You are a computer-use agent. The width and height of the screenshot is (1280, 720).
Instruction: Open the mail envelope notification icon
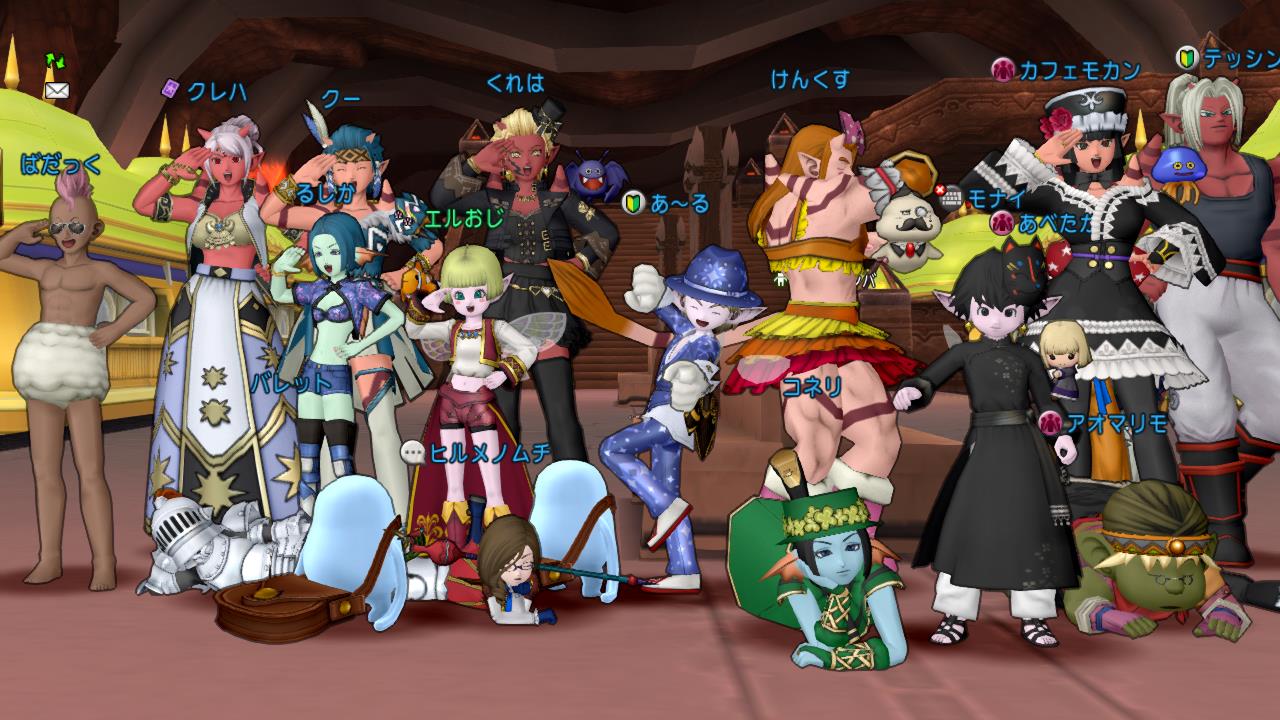coord(56,90)
